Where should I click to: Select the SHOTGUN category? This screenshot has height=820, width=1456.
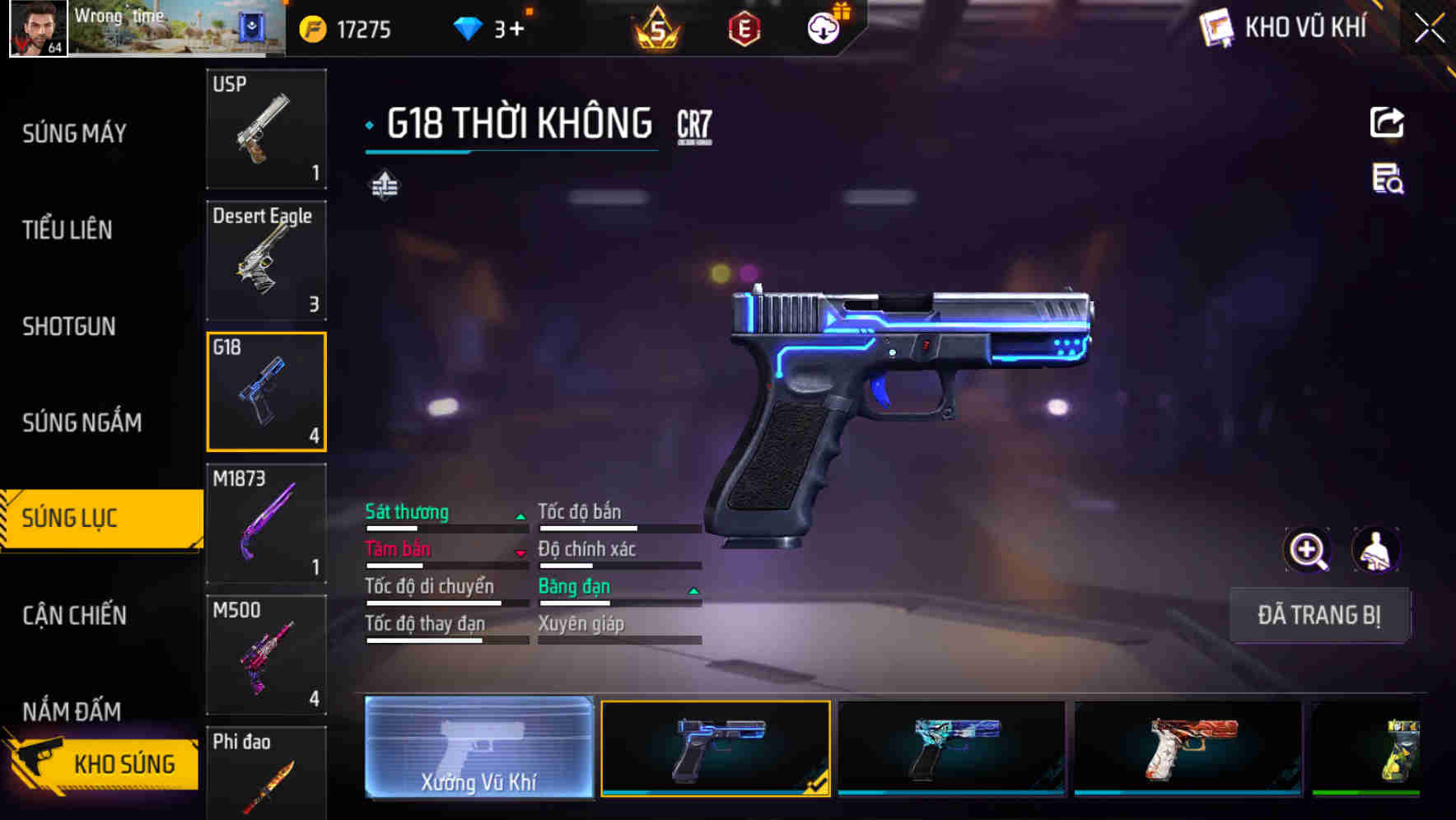click(69, 326)
